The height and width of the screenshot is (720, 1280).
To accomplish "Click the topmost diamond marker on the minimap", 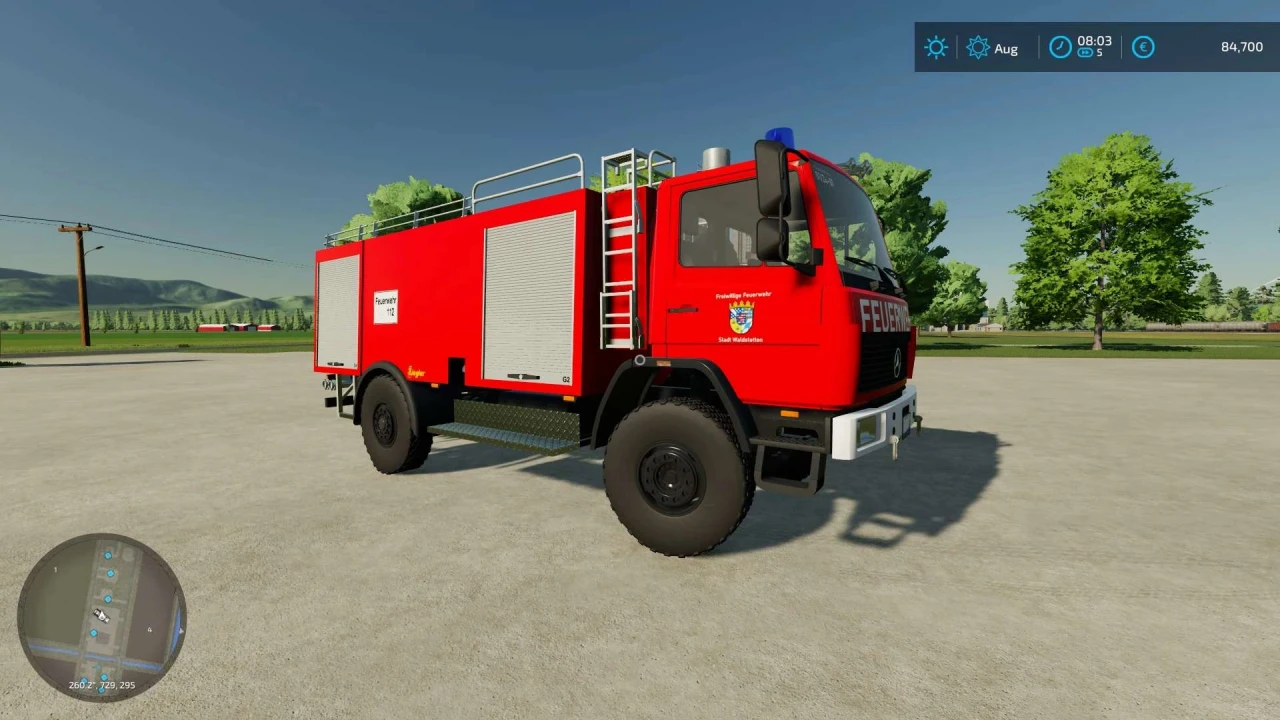I will pos(108,555).
